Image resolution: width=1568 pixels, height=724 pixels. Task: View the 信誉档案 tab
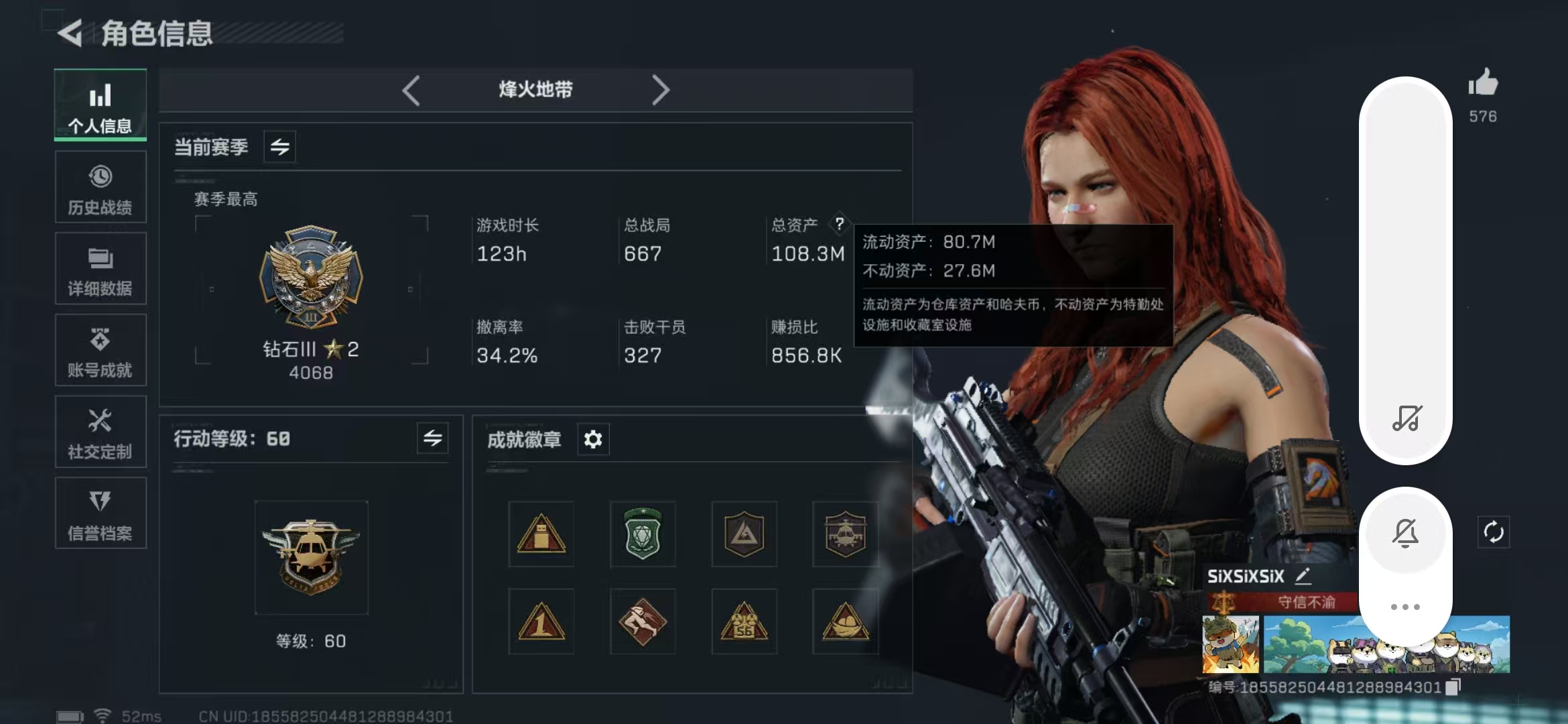(101, 514)
